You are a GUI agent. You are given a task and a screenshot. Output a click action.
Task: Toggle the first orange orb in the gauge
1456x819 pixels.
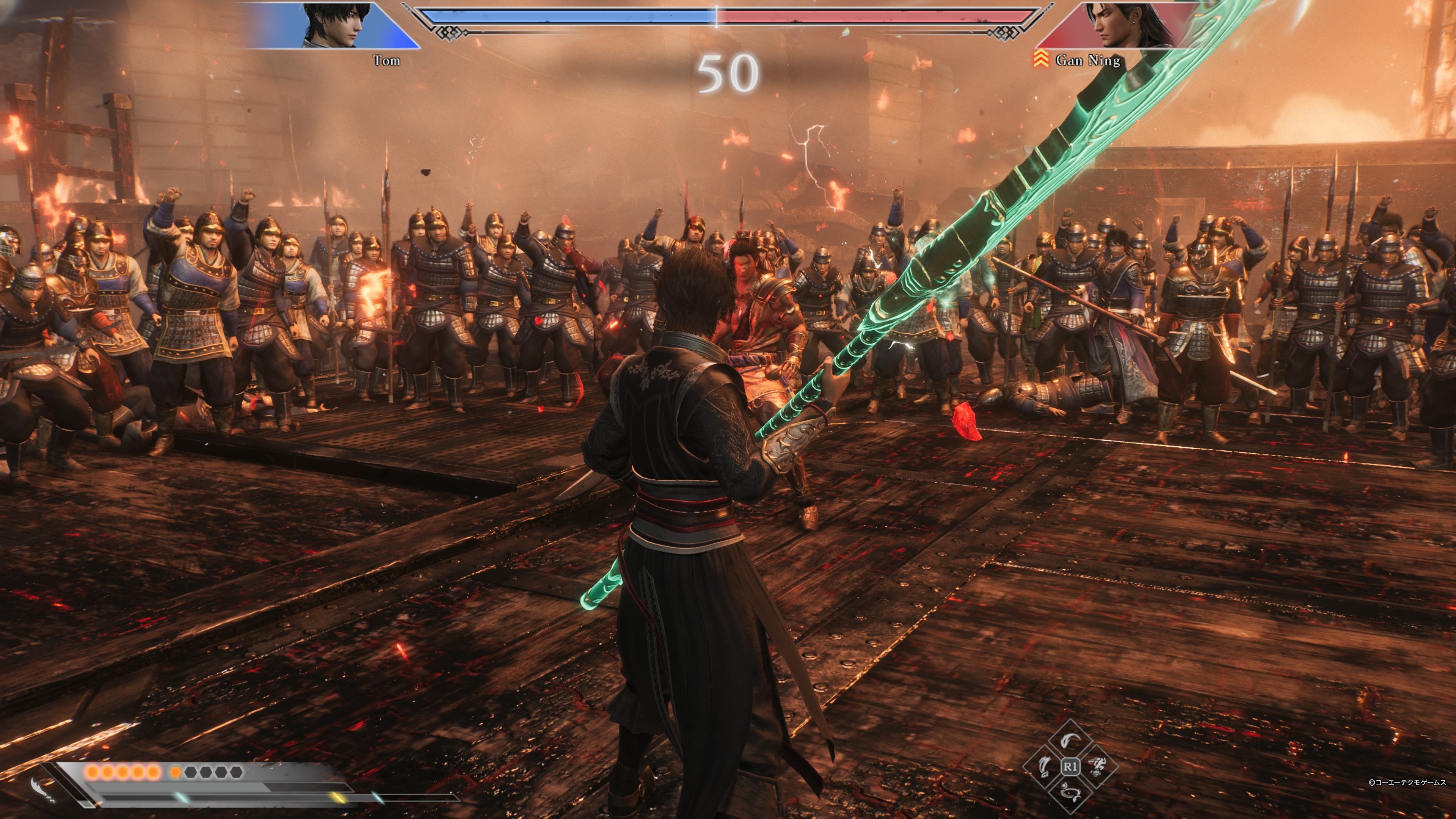[92, 772]
